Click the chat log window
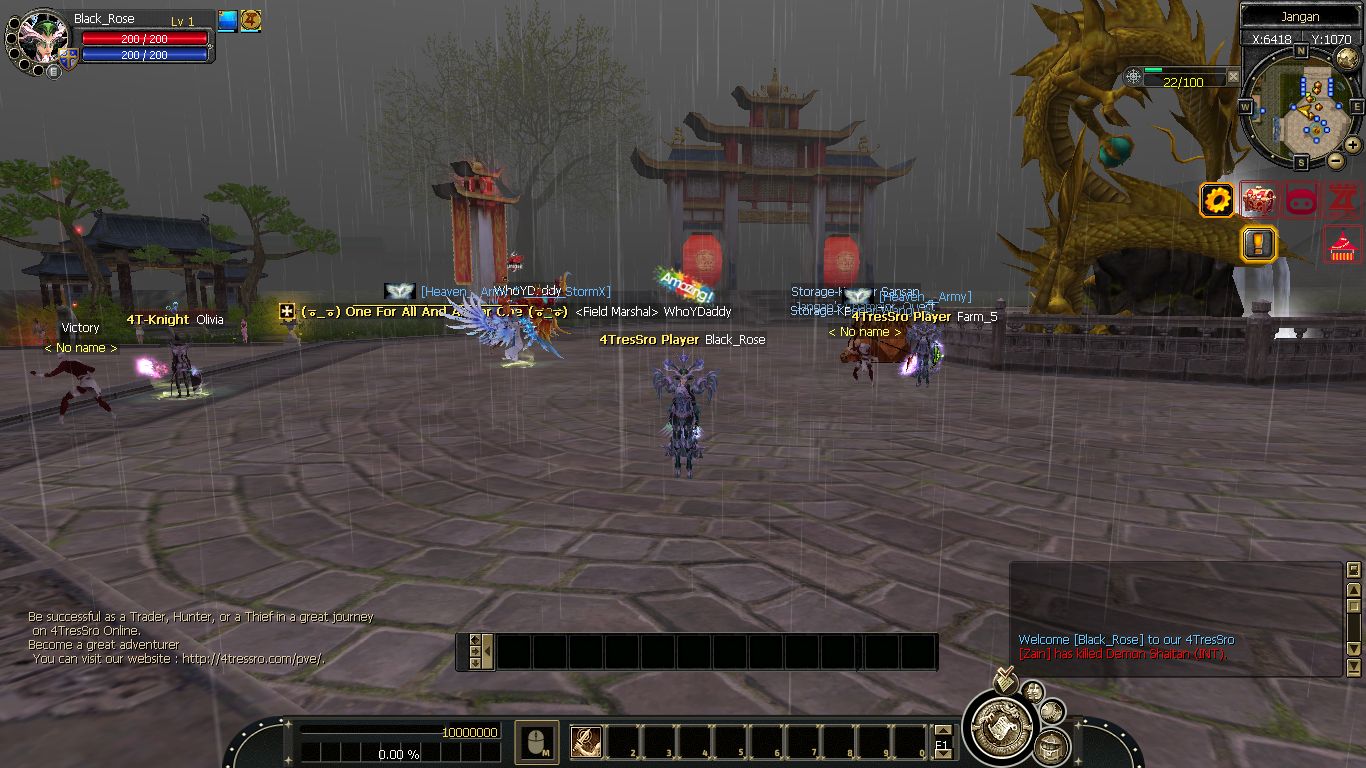1366x768 pixels. (1176, 618)
